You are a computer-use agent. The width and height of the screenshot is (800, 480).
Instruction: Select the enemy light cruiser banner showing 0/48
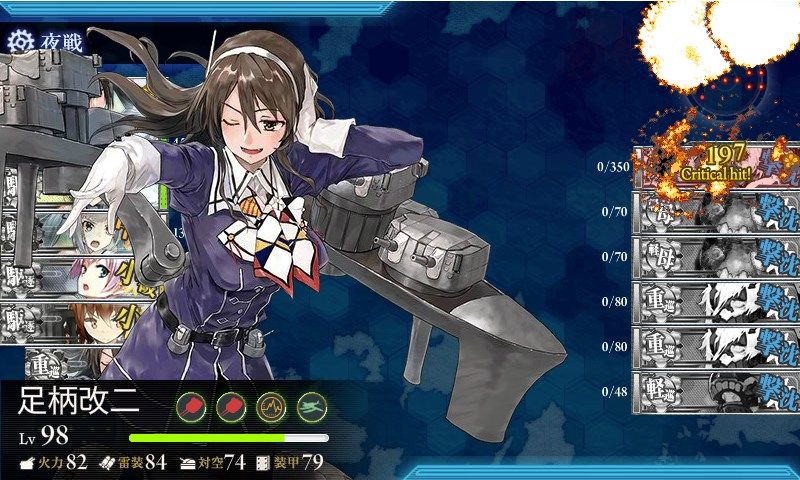[x=717, y=390]
